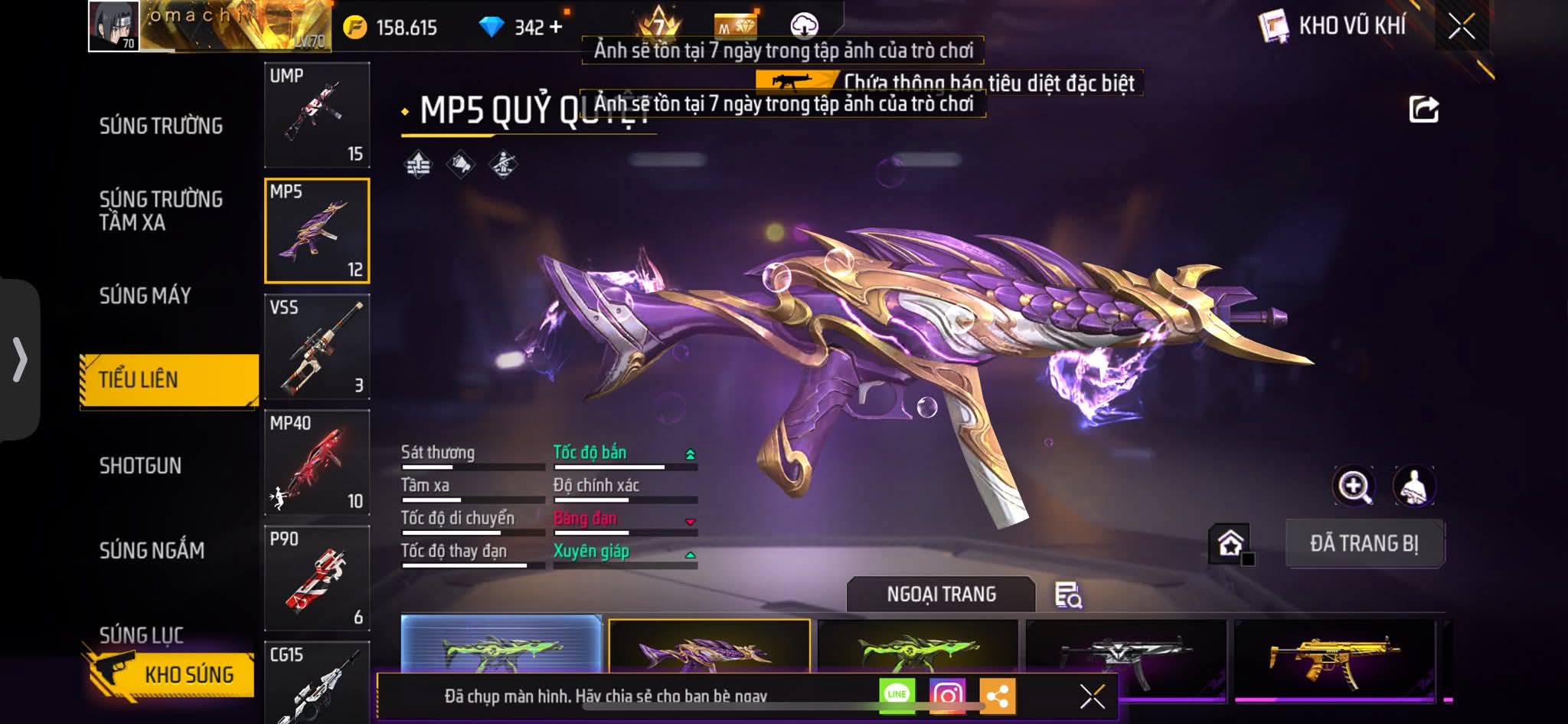Select the P90 weapon tile
Viewport: 1568px width, 724px height.
[x=317, y=578]
